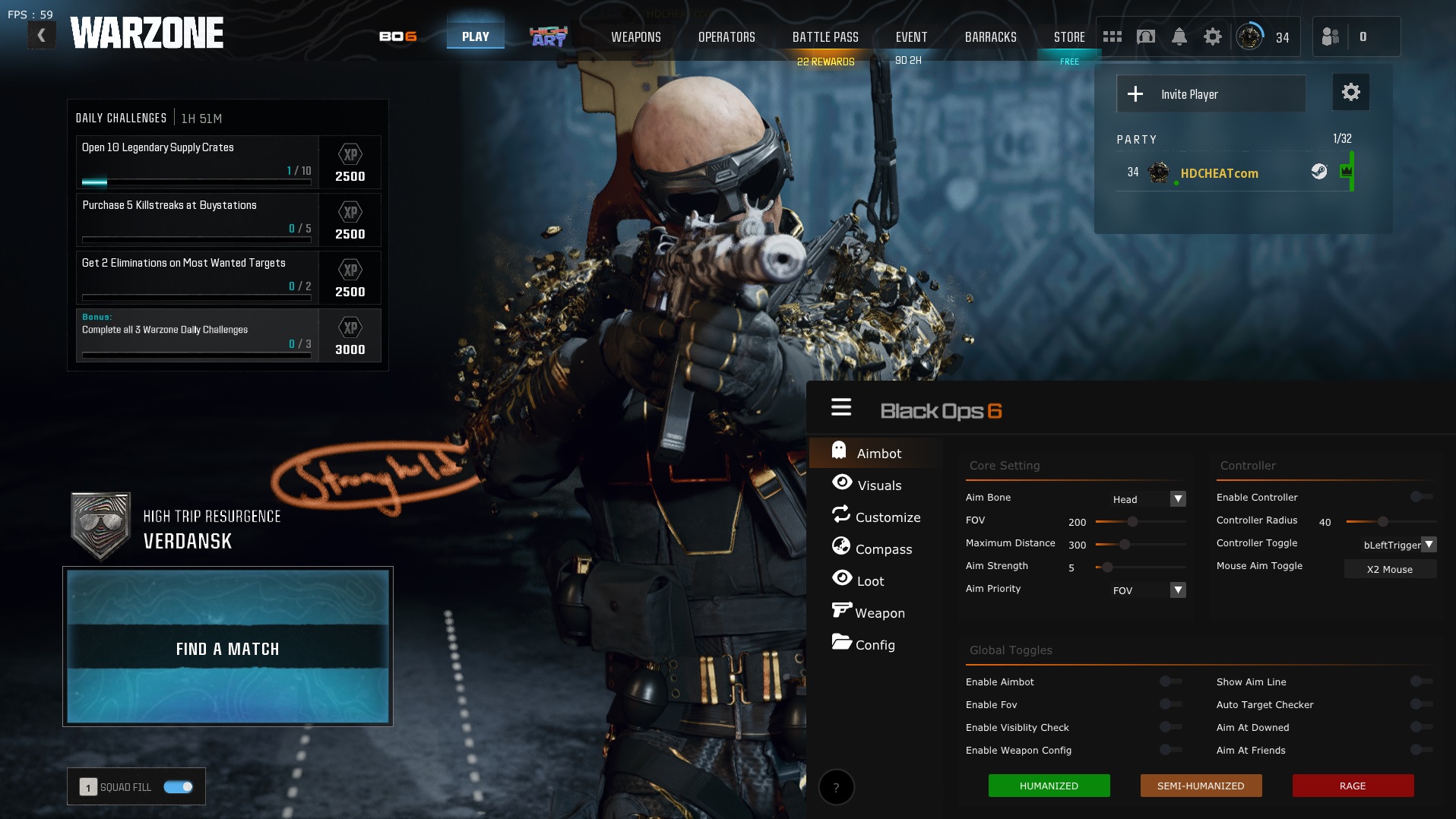Click the hamburger menu next to Black Ops 6
Screen dimensions: 1456x819
(x=841, y=406)
